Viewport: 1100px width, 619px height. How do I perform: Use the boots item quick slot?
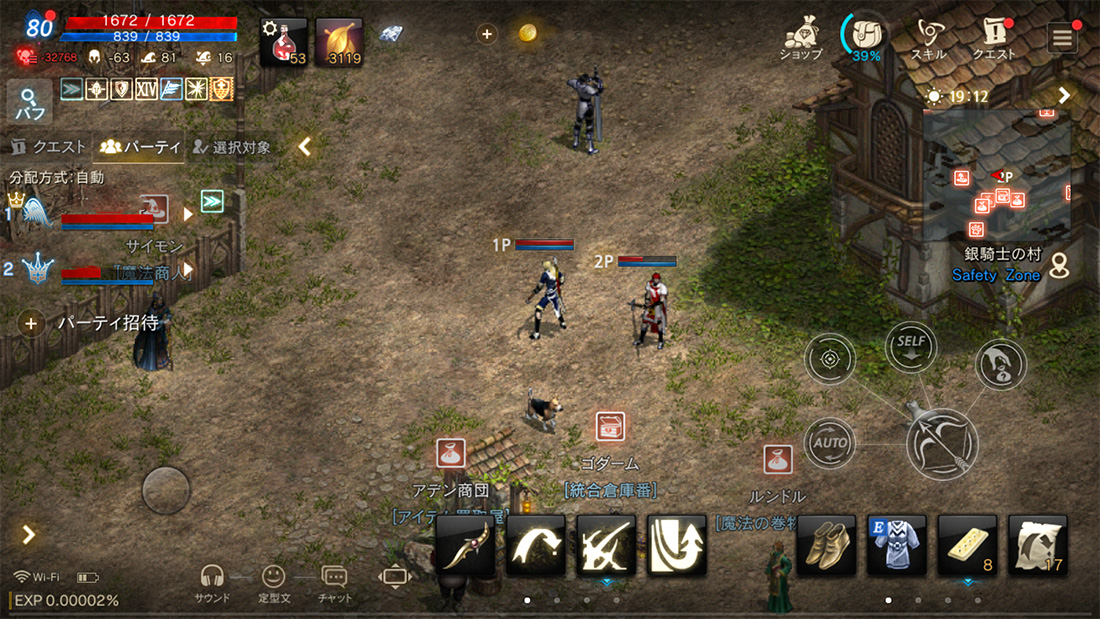(826, 545)
